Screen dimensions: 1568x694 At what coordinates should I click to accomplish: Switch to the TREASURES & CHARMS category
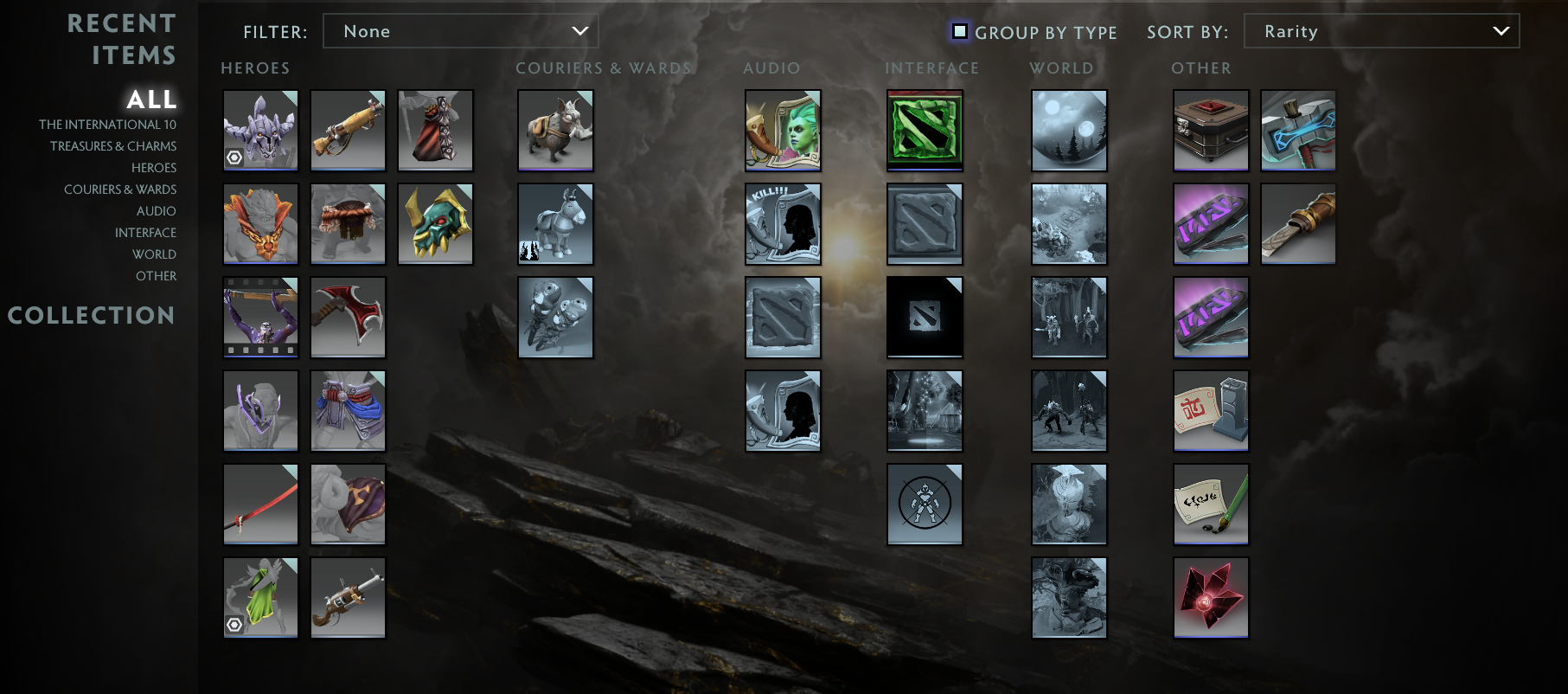coord(112,145)
